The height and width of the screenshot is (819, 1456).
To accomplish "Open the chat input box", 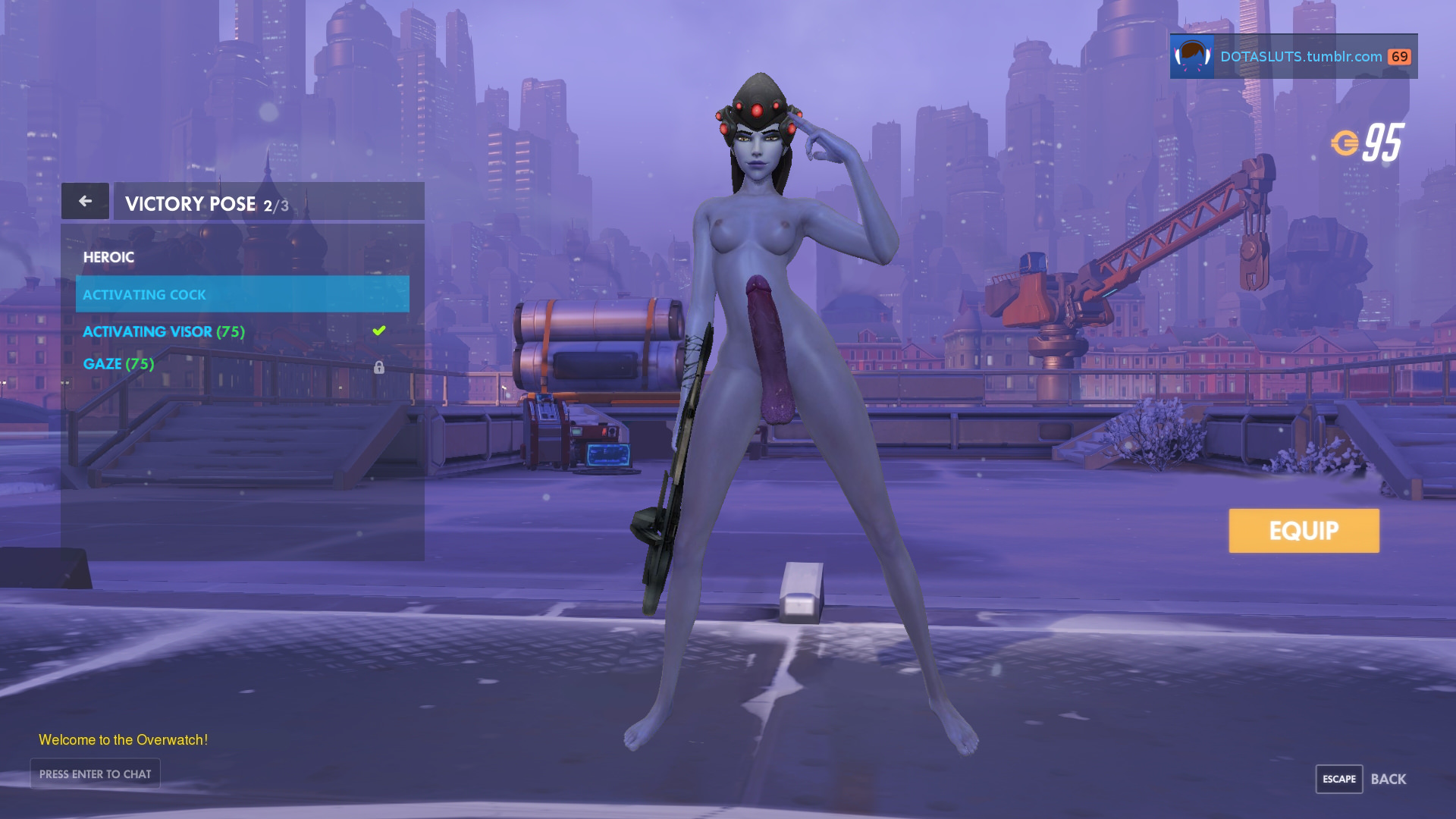I will (96, 773).
